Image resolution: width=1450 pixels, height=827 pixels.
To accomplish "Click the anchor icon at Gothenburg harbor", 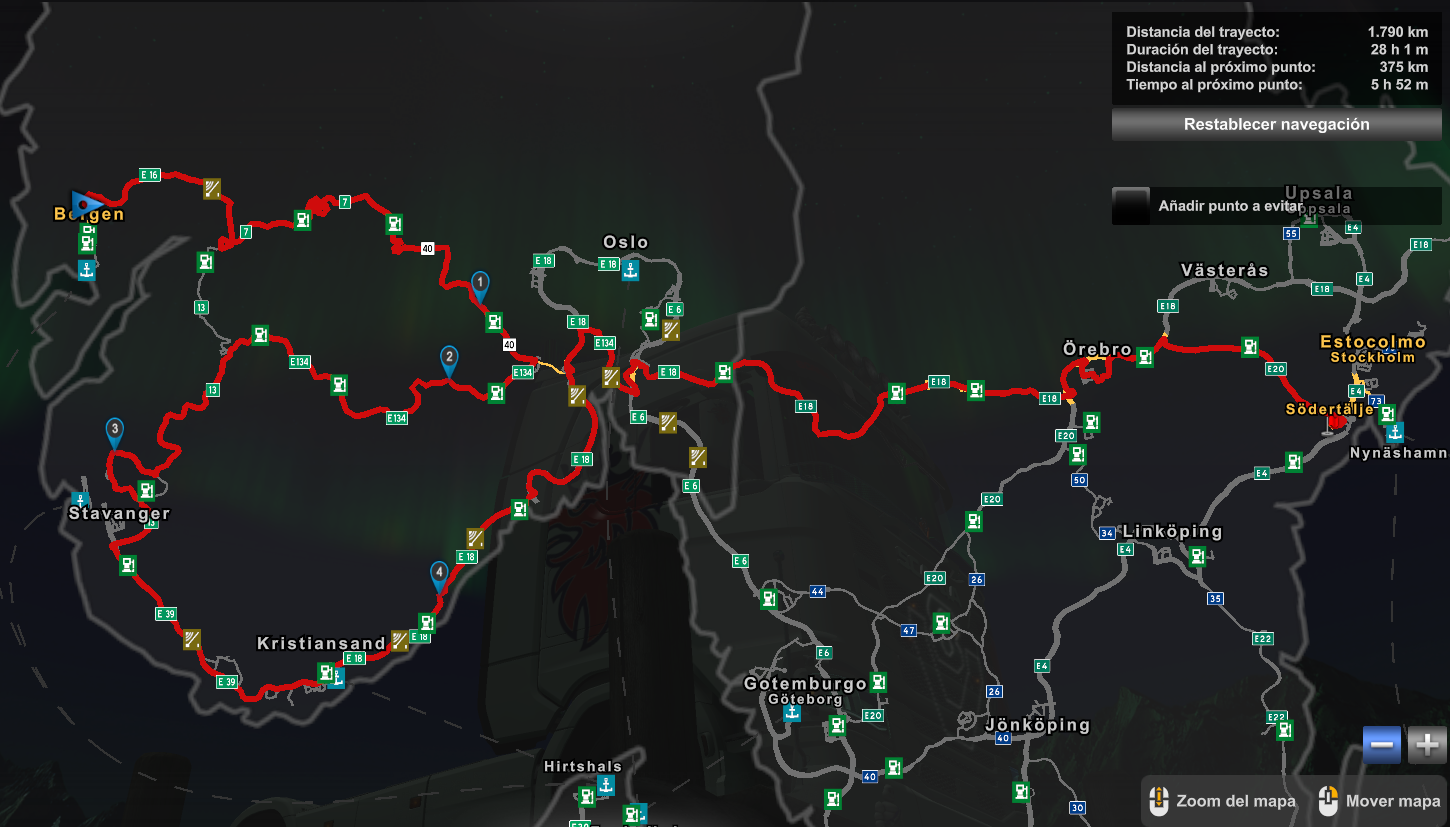I will [792, 711].
